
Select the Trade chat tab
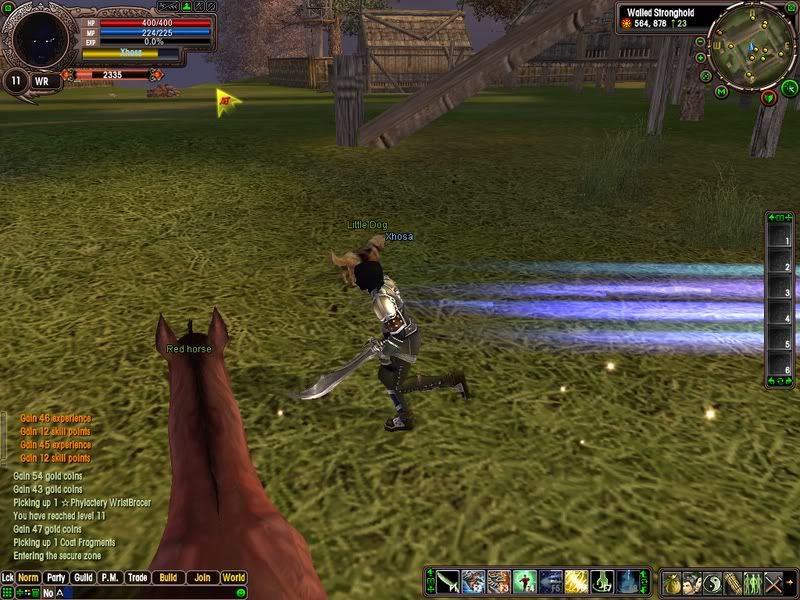[x=137, y=578]
